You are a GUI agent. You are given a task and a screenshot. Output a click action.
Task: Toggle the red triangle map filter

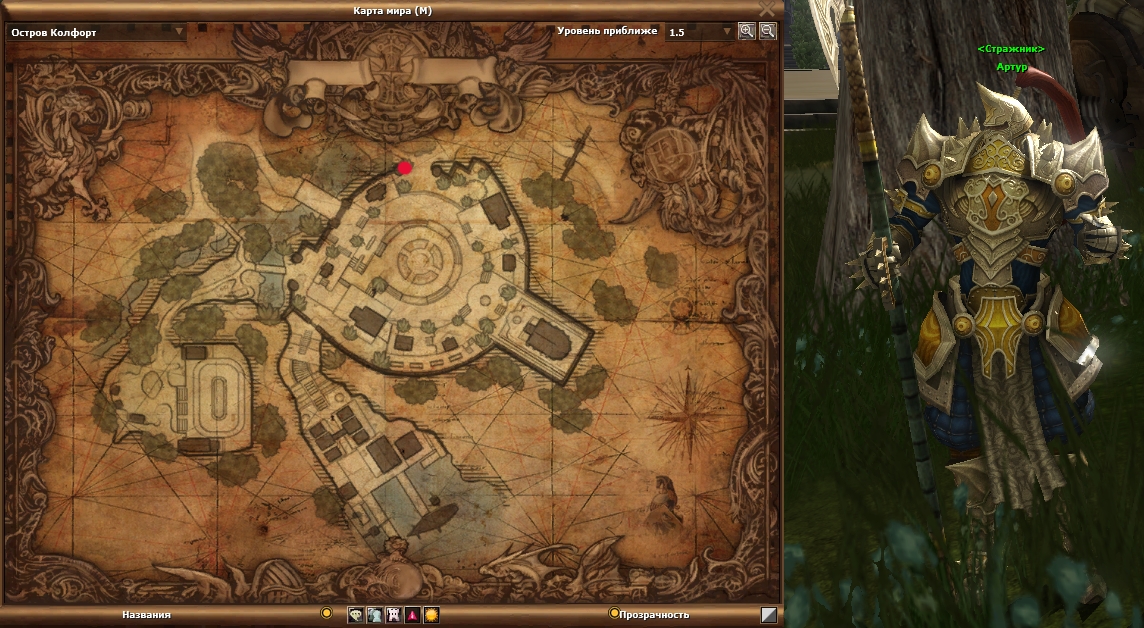click(x=412, y=615)
